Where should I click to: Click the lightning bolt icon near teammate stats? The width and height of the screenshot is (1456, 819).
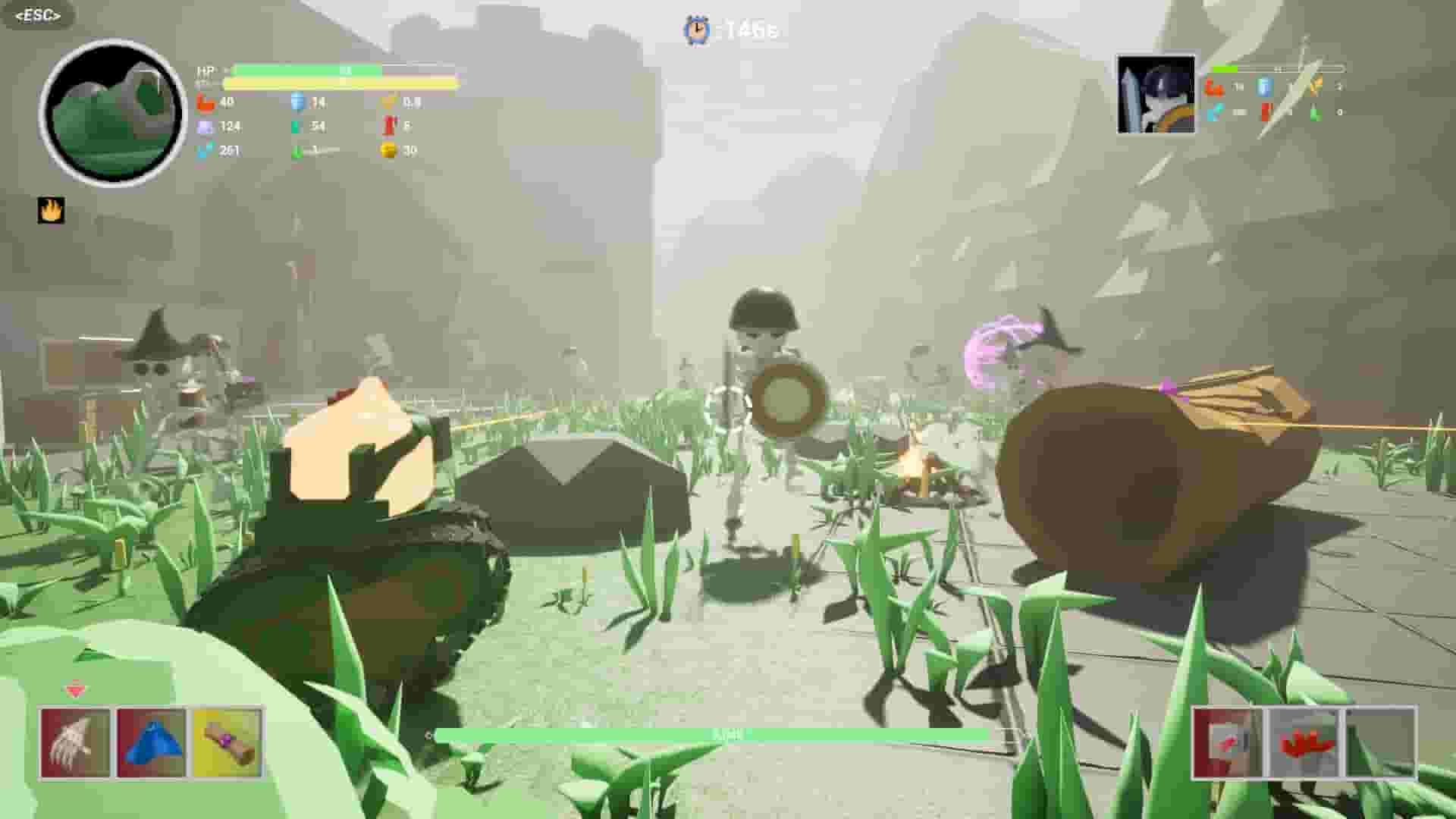click(1315, 86)
